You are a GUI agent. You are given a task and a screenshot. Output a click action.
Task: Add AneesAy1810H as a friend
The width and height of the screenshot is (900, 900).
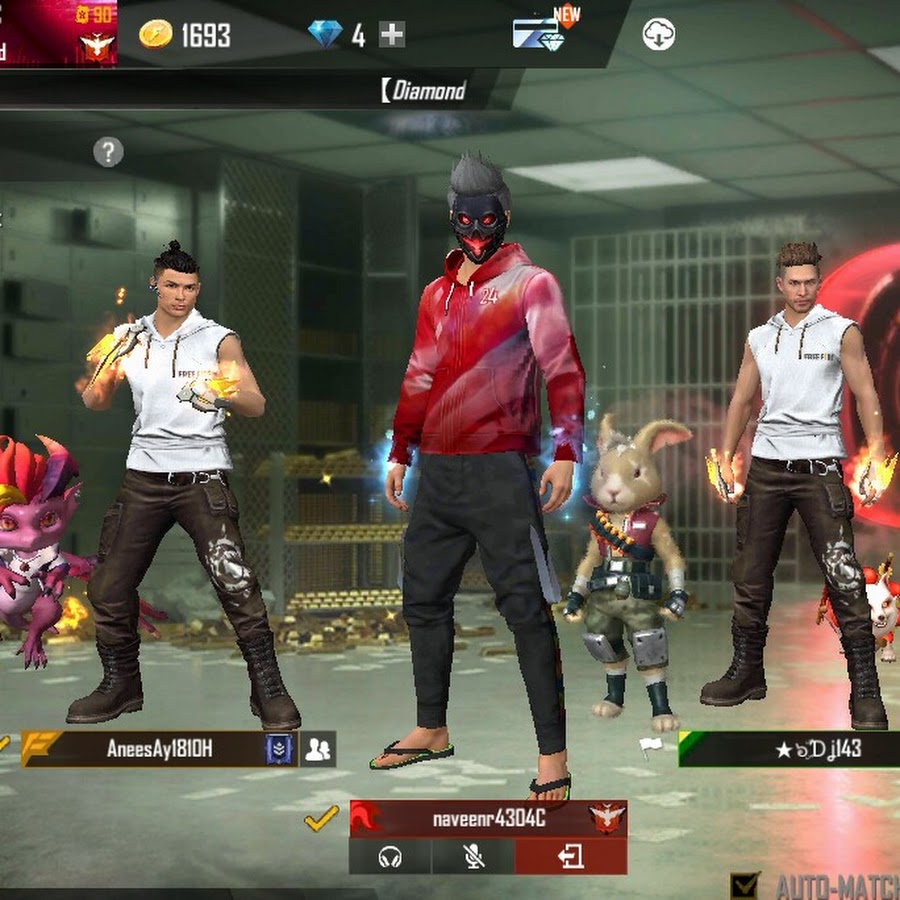[318, 749]
